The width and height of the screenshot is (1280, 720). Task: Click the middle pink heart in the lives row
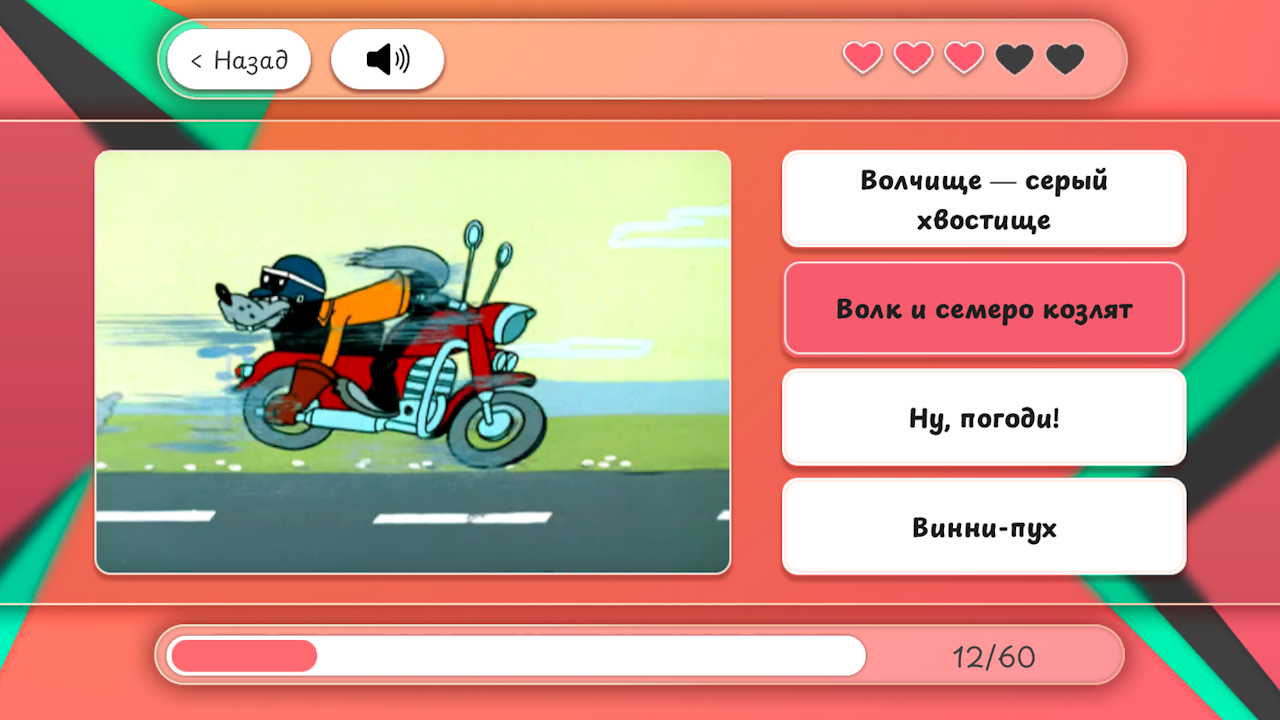pyautogui.click(x=912, y=57)
